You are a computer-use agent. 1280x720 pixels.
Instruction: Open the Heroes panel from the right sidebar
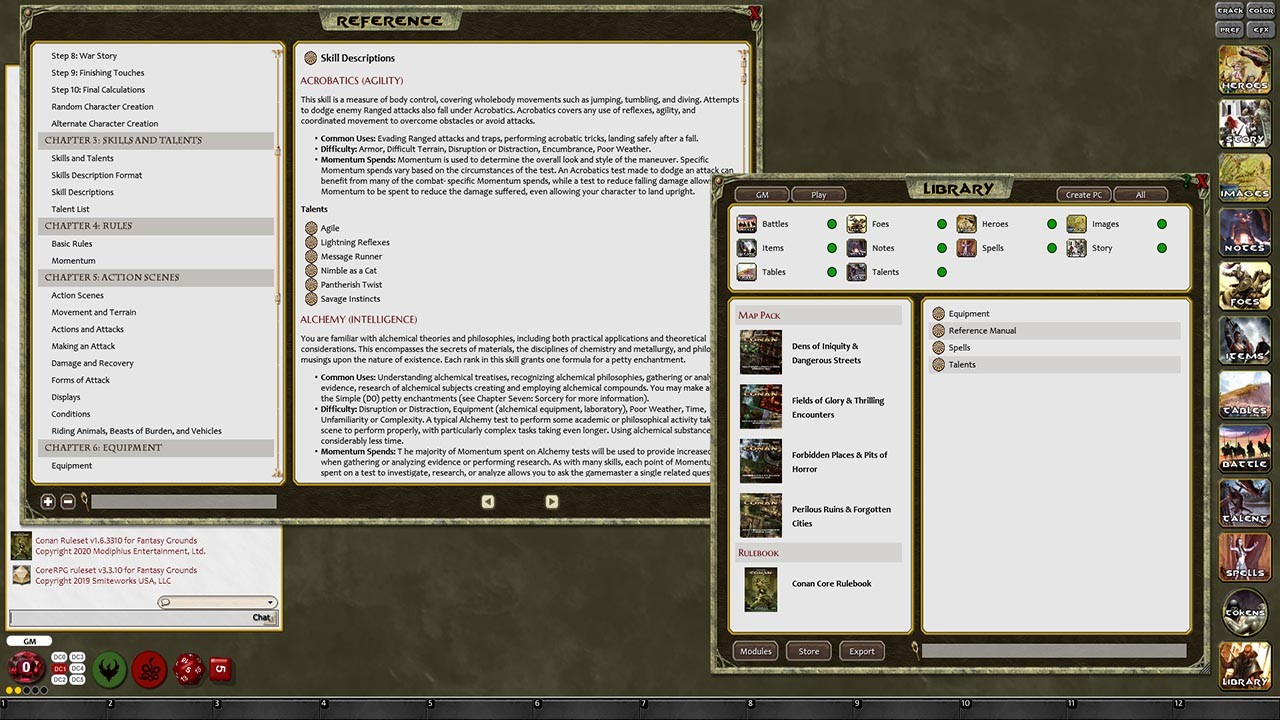click(x=1244, y=70)
